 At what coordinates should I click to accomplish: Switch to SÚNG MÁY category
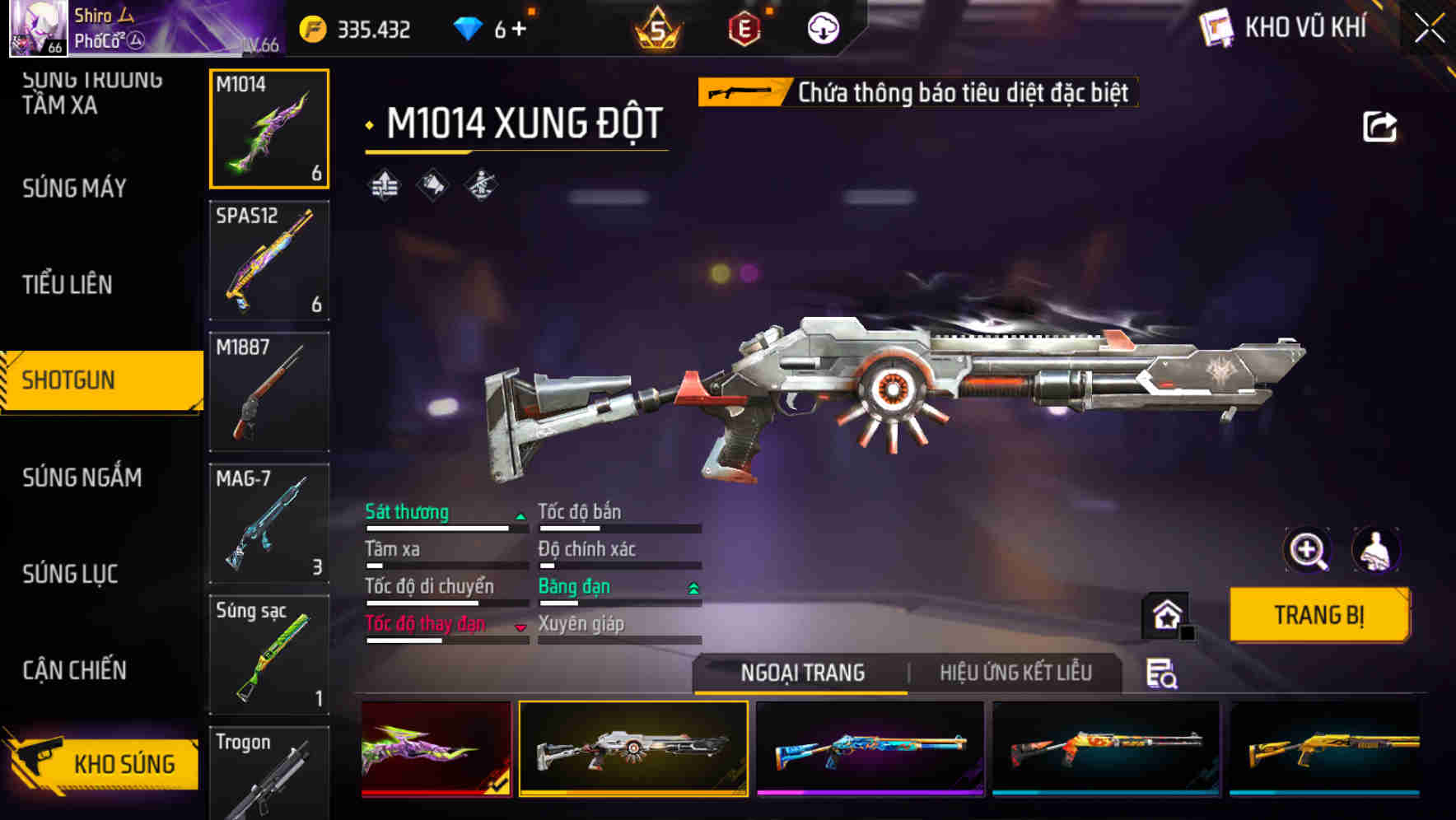pyautogui.click(x=75, y=189)
